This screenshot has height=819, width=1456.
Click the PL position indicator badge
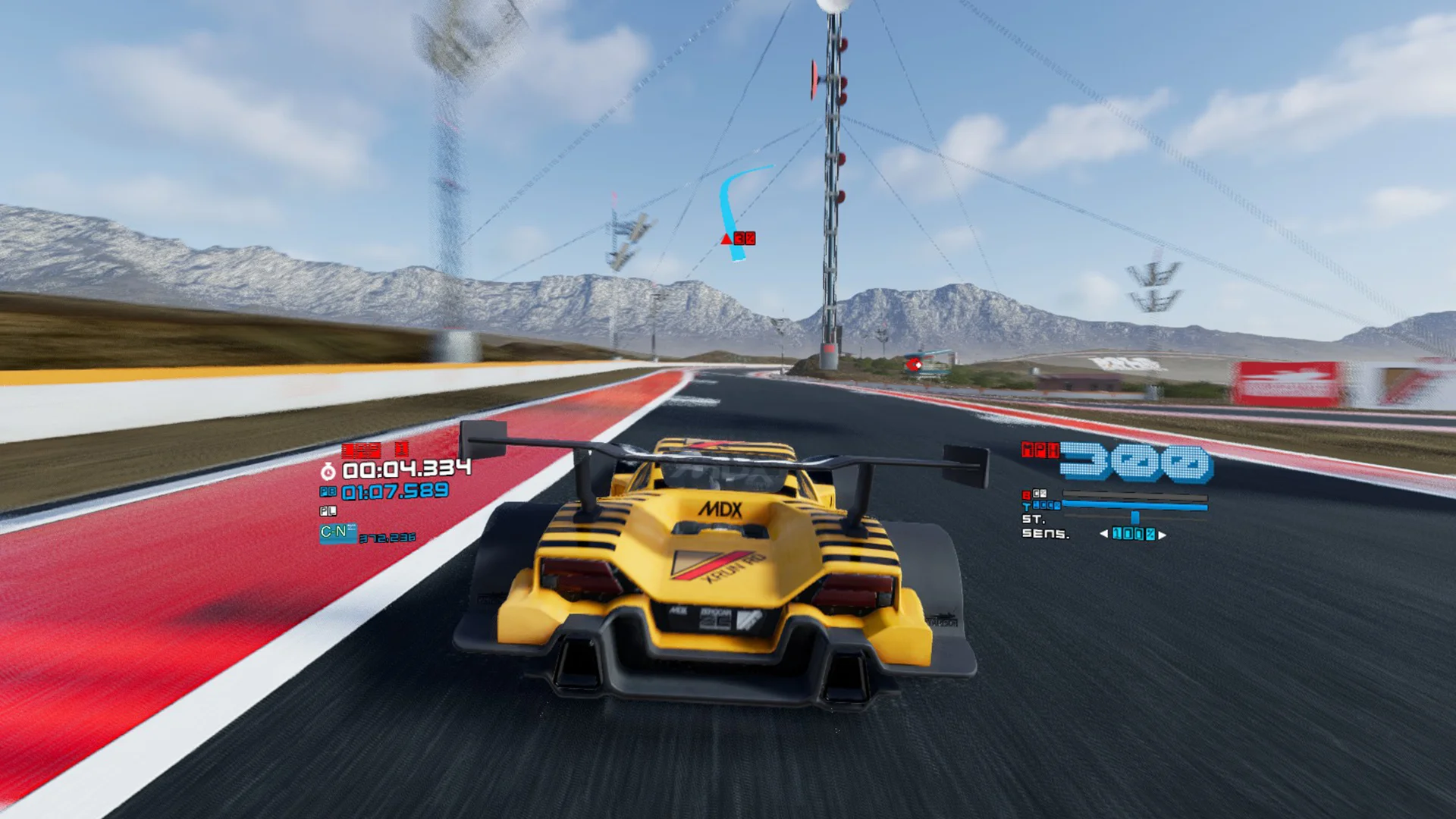328,510
